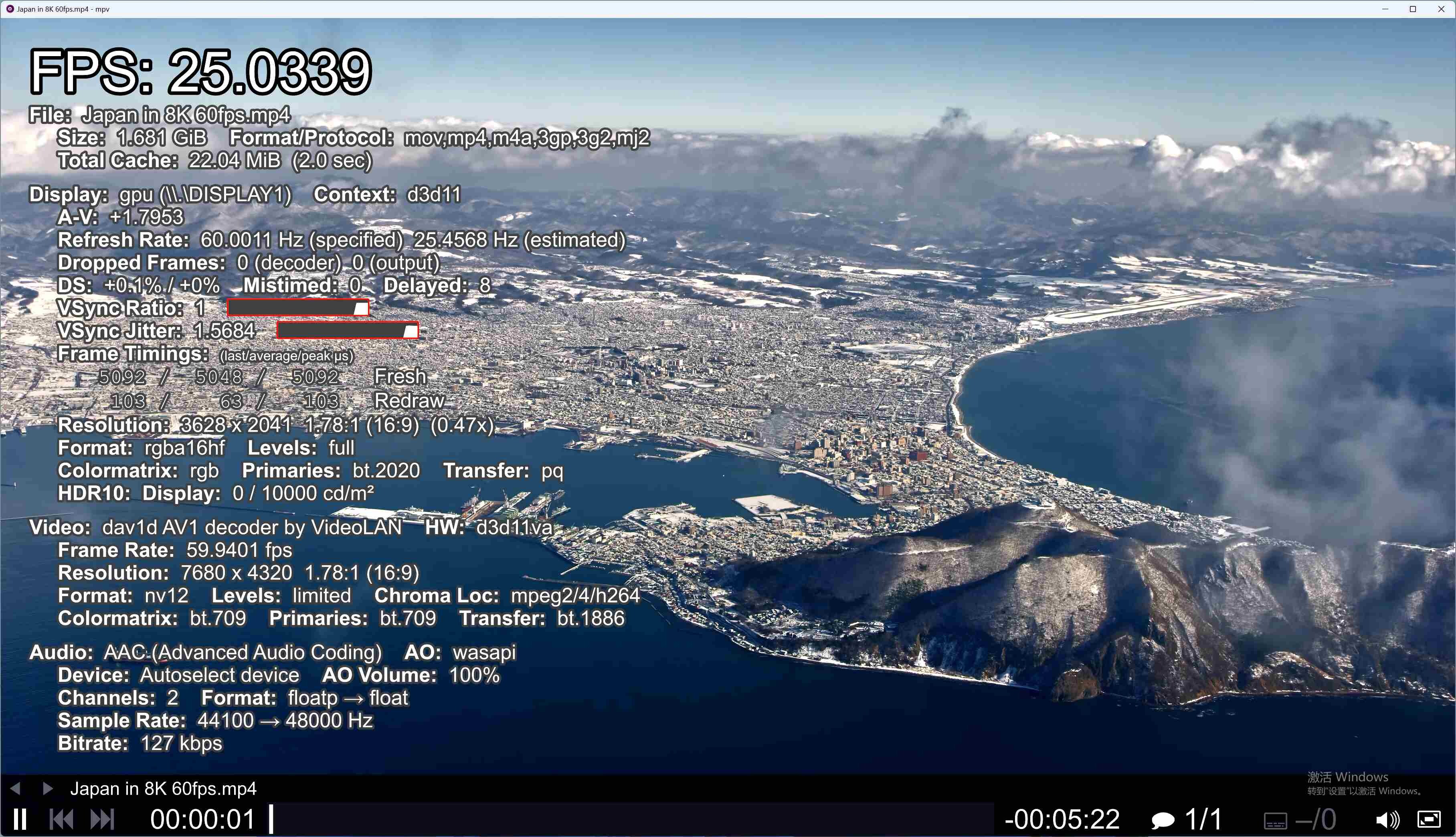
Task: Skip forward to the next chapter
Action: (x=103, y=819)
